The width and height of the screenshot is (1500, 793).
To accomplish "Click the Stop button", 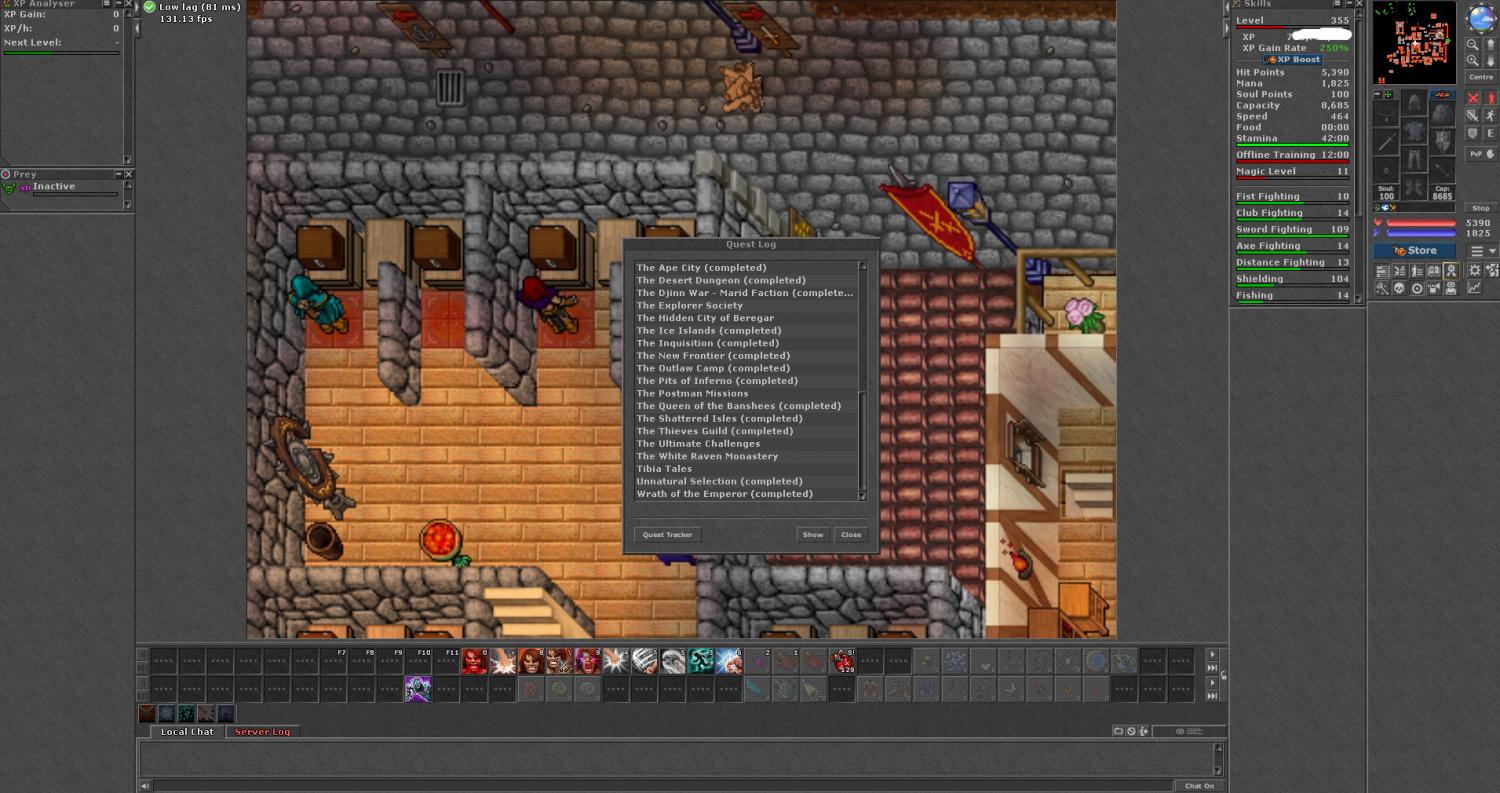I will (x=1481, y=208).
